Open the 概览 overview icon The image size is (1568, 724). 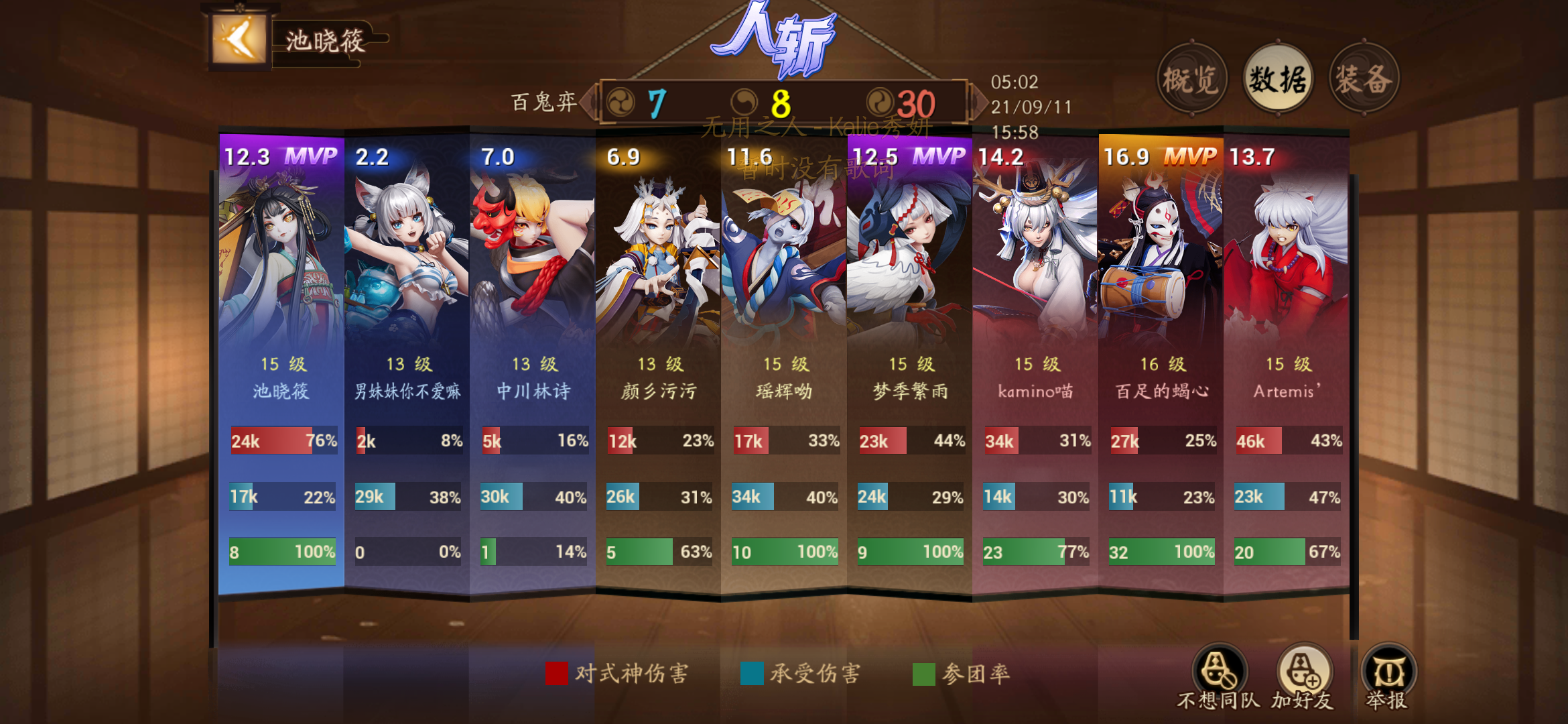1193,77
